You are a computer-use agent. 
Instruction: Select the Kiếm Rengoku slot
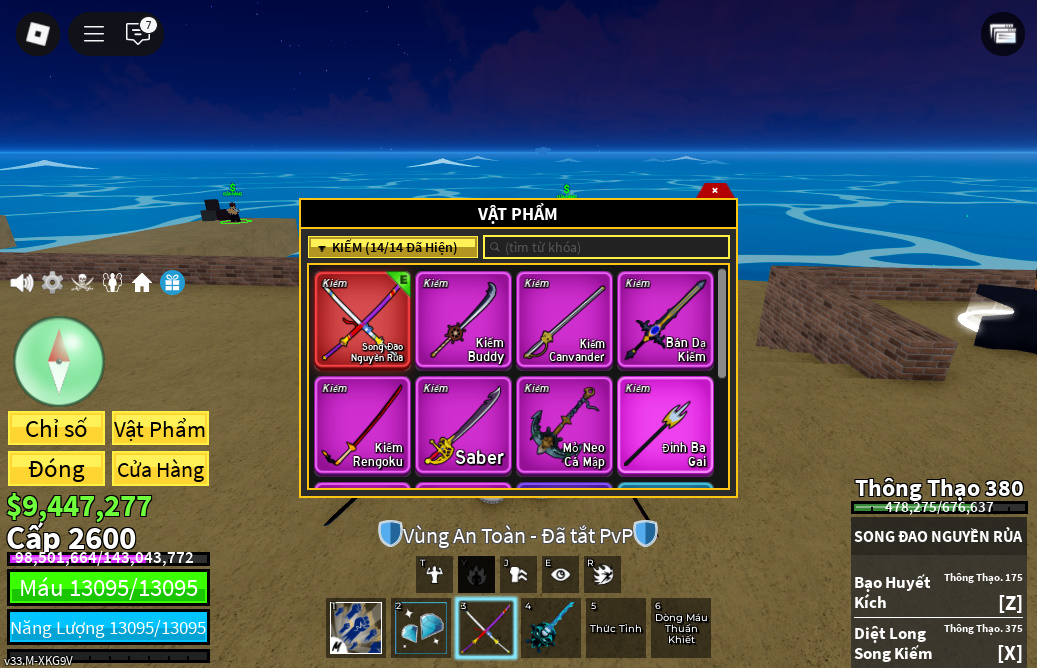point(362,424)
